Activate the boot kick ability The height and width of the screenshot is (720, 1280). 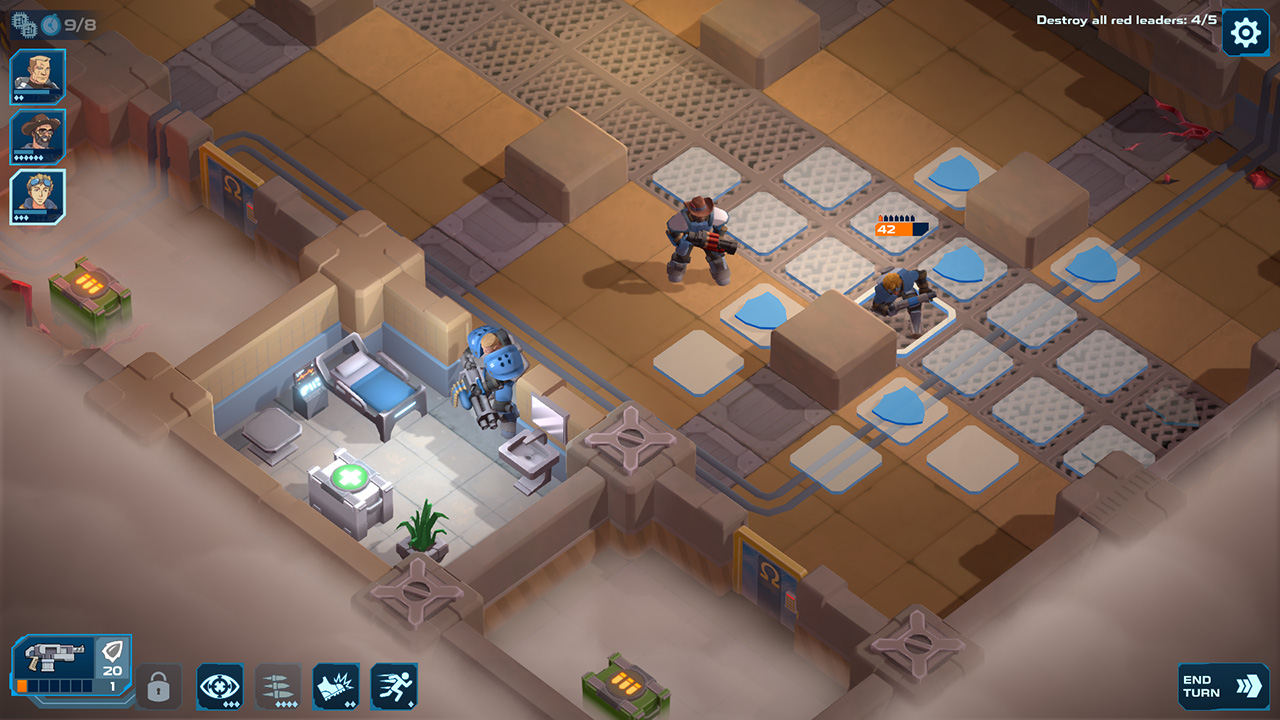(x=336, y=687)
